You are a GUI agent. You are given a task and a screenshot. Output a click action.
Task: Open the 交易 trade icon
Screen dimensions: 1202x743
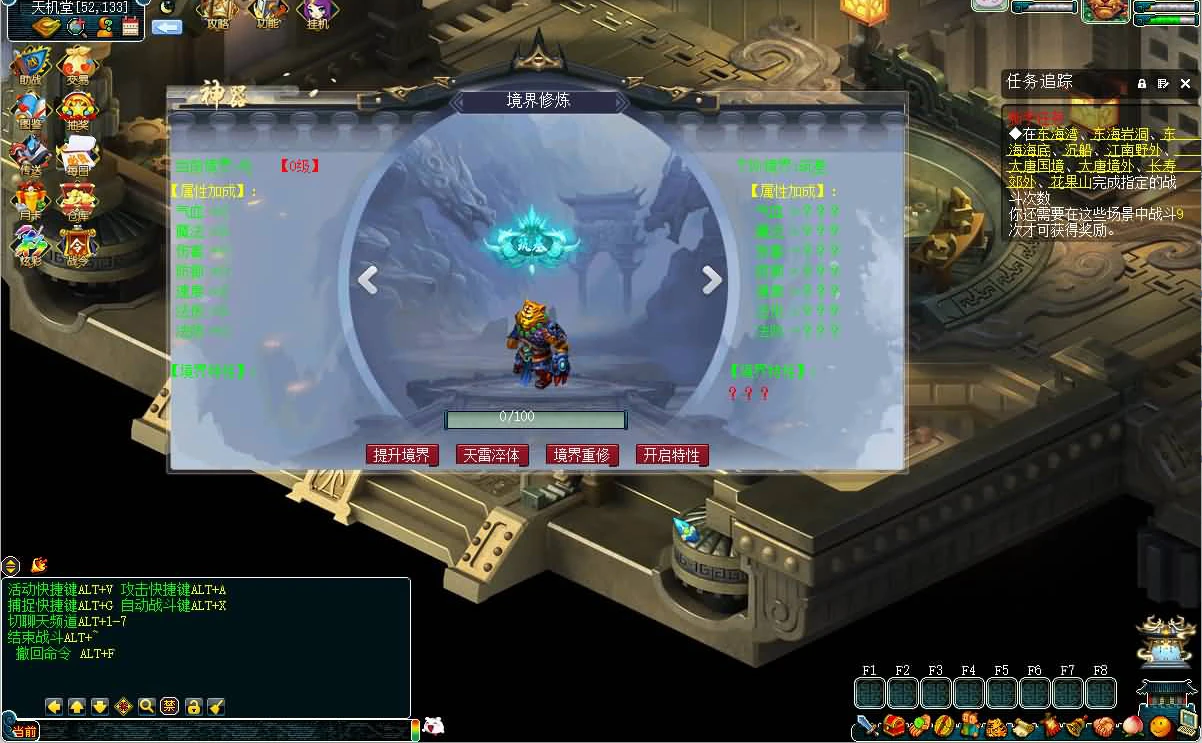(78, 64)
